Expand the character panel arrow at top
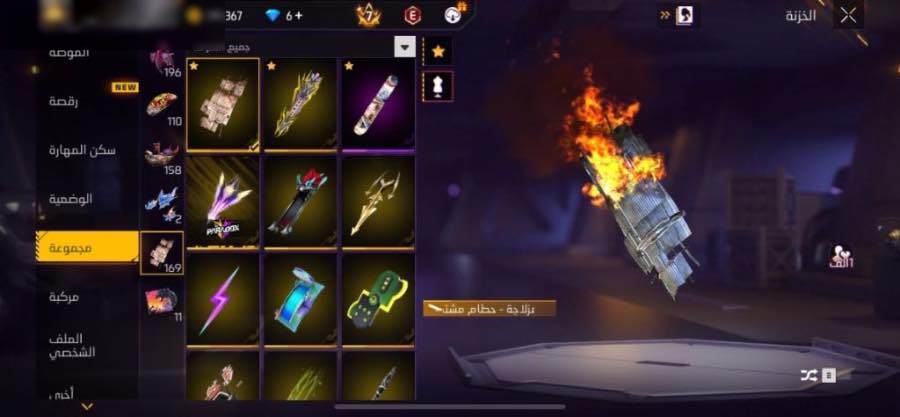 666,15
